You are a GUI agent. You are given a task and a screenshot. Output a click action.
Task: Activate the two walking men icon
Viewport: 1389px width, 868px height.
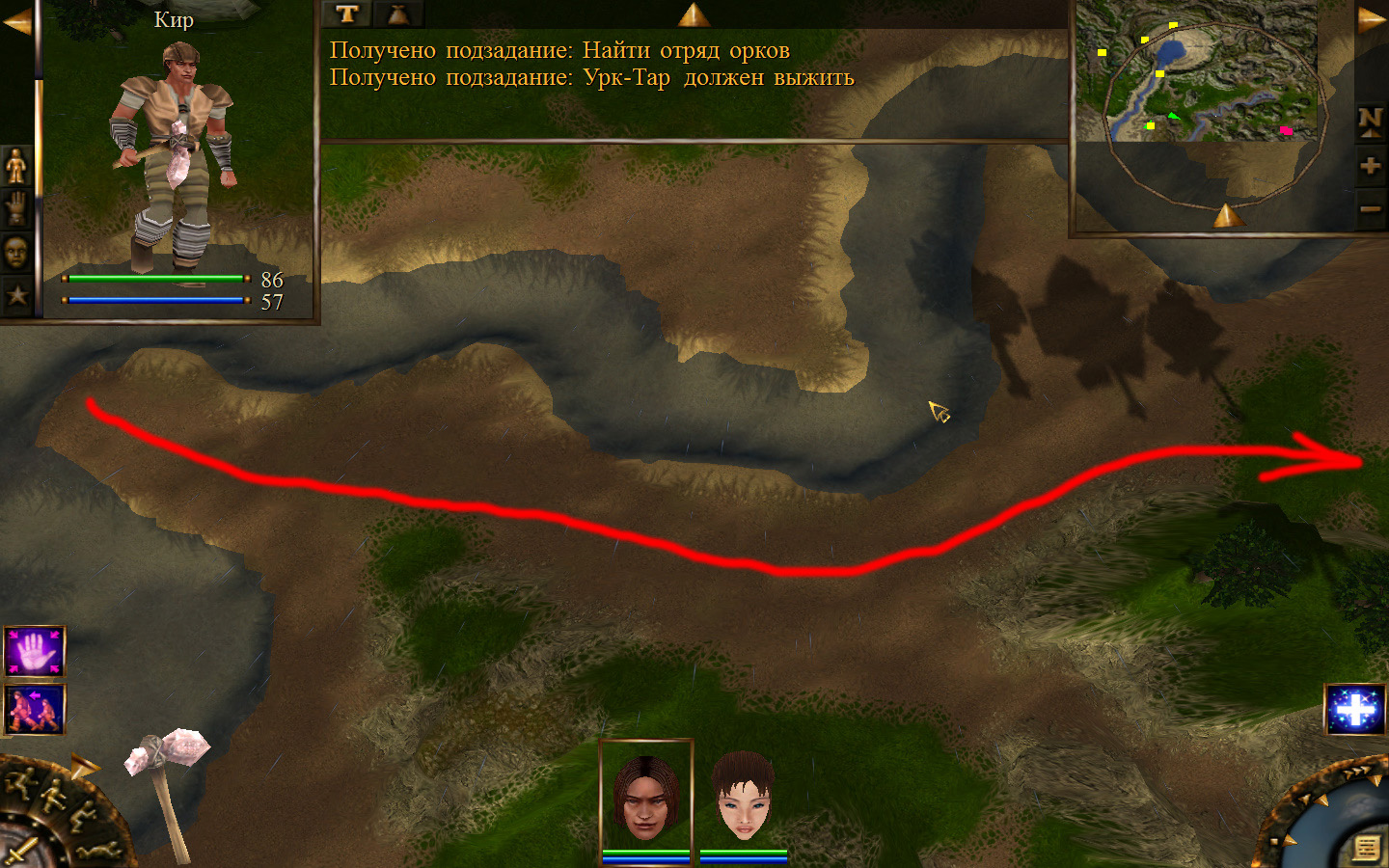pyautogui.click(x=35, y=710)
